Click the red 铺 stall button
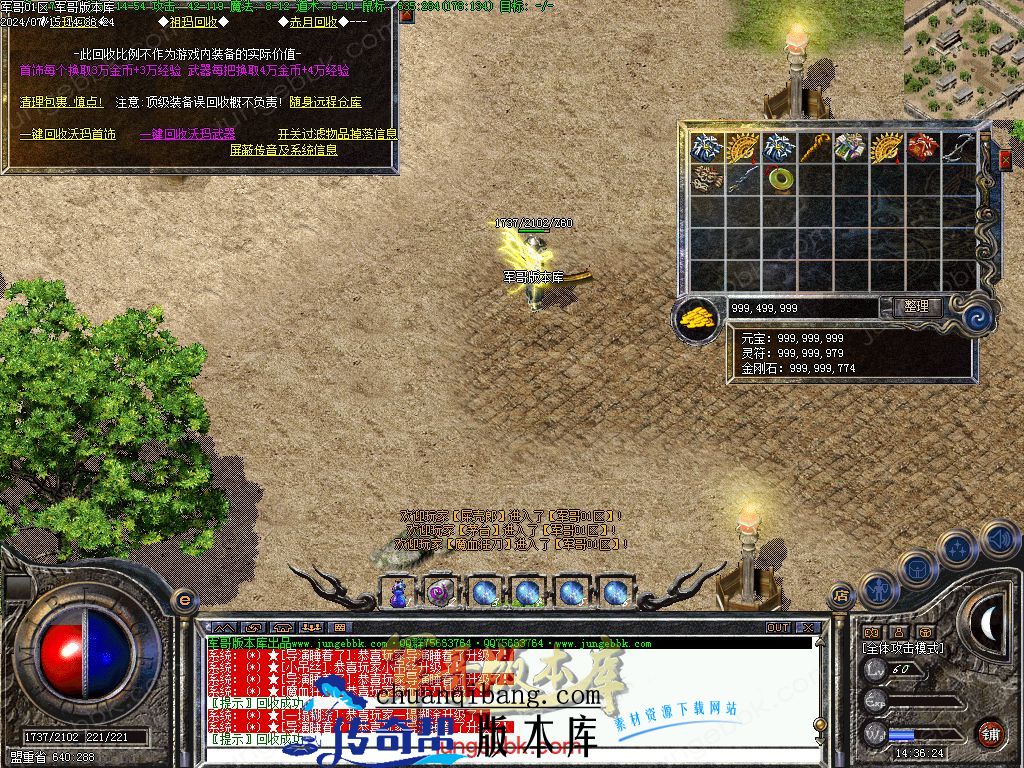 (x=990, y=732)
